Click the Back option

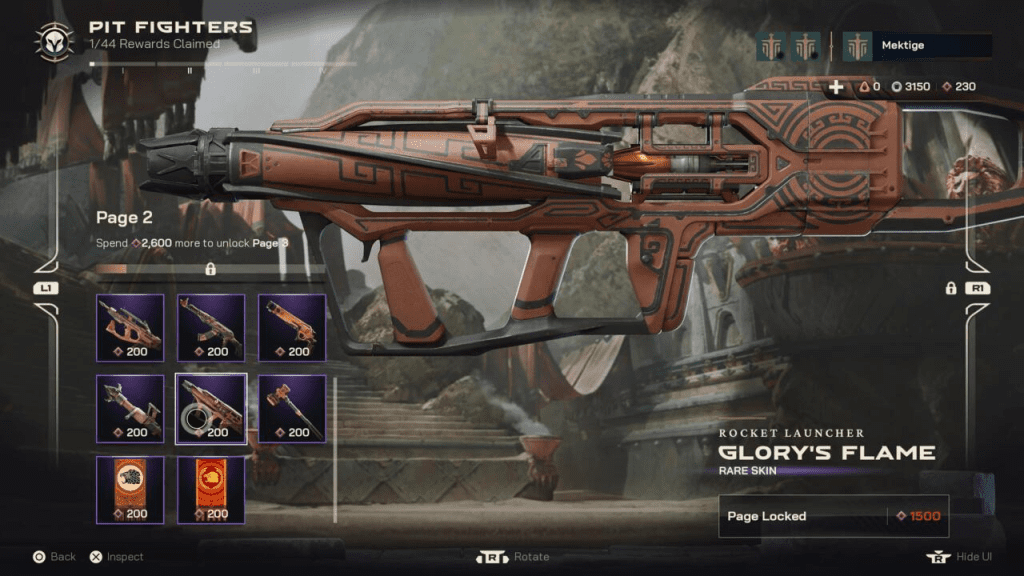(x=53, y=557)
